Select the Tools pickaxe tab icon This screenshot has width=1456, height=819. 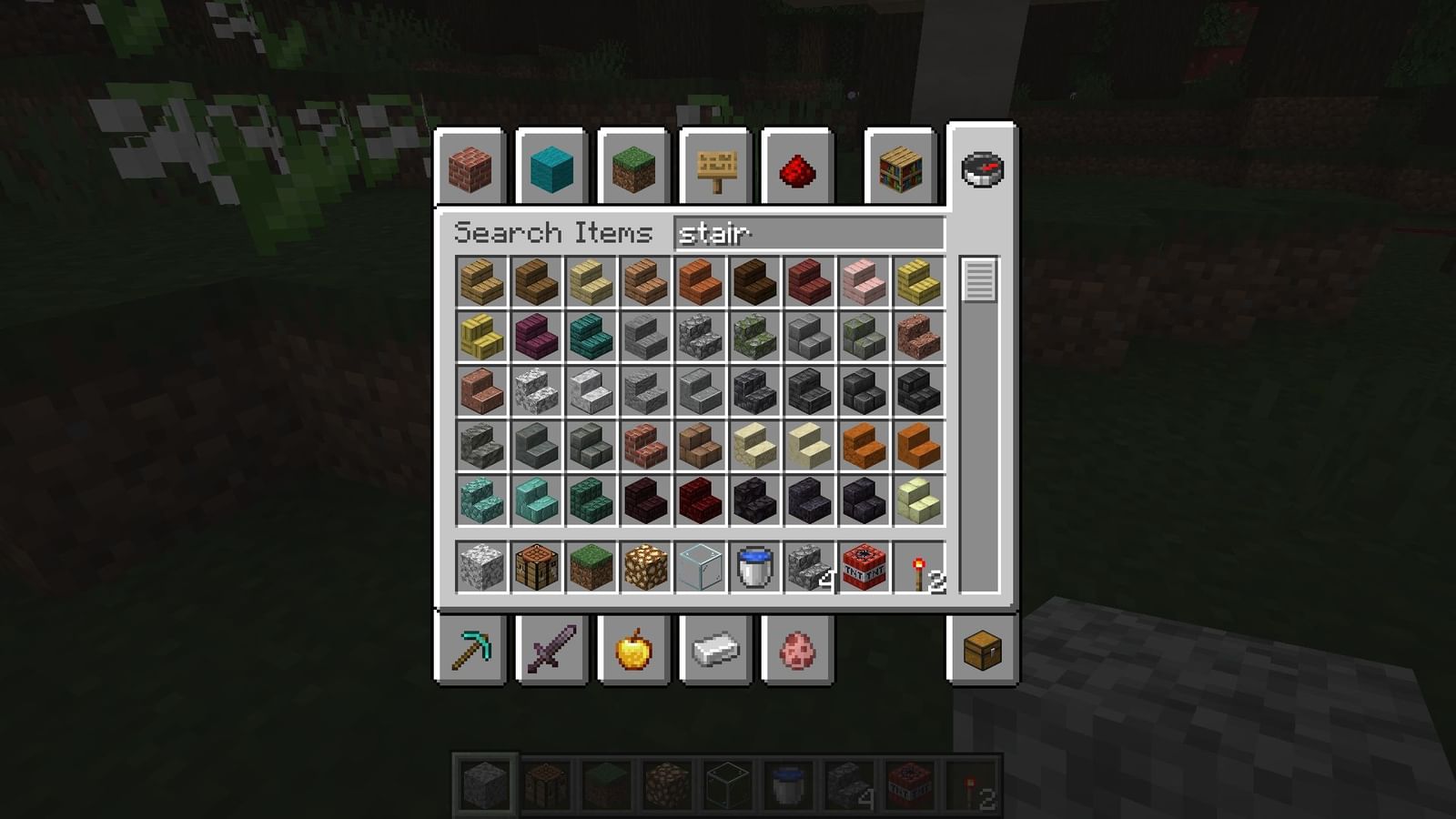(x=470, y=649)
